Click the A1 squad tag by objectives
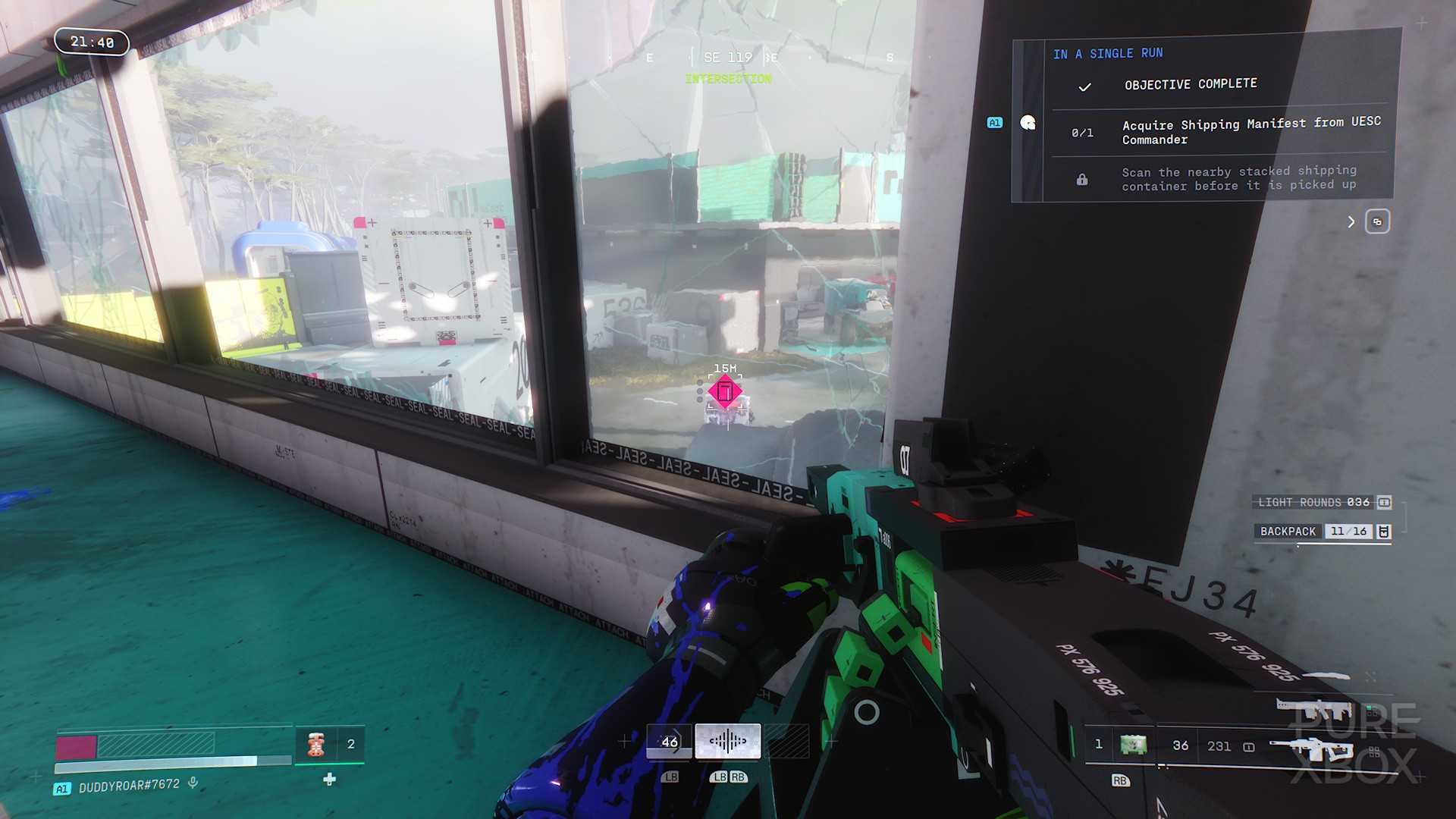The width and height of the screenshot is (1456, 819). pos(994,123)
